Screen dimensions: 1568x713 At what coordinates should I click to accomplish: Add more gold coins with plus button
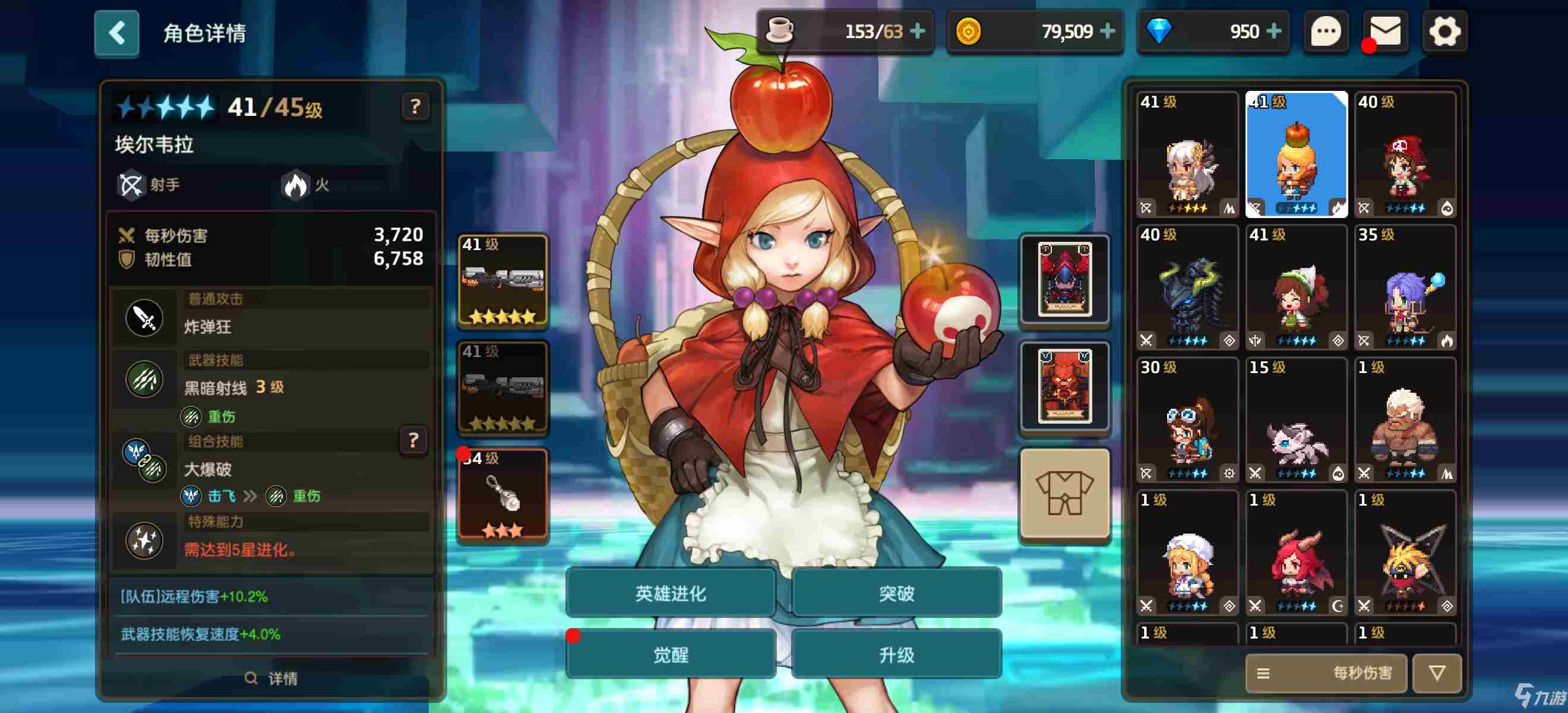pos(1108,31)
